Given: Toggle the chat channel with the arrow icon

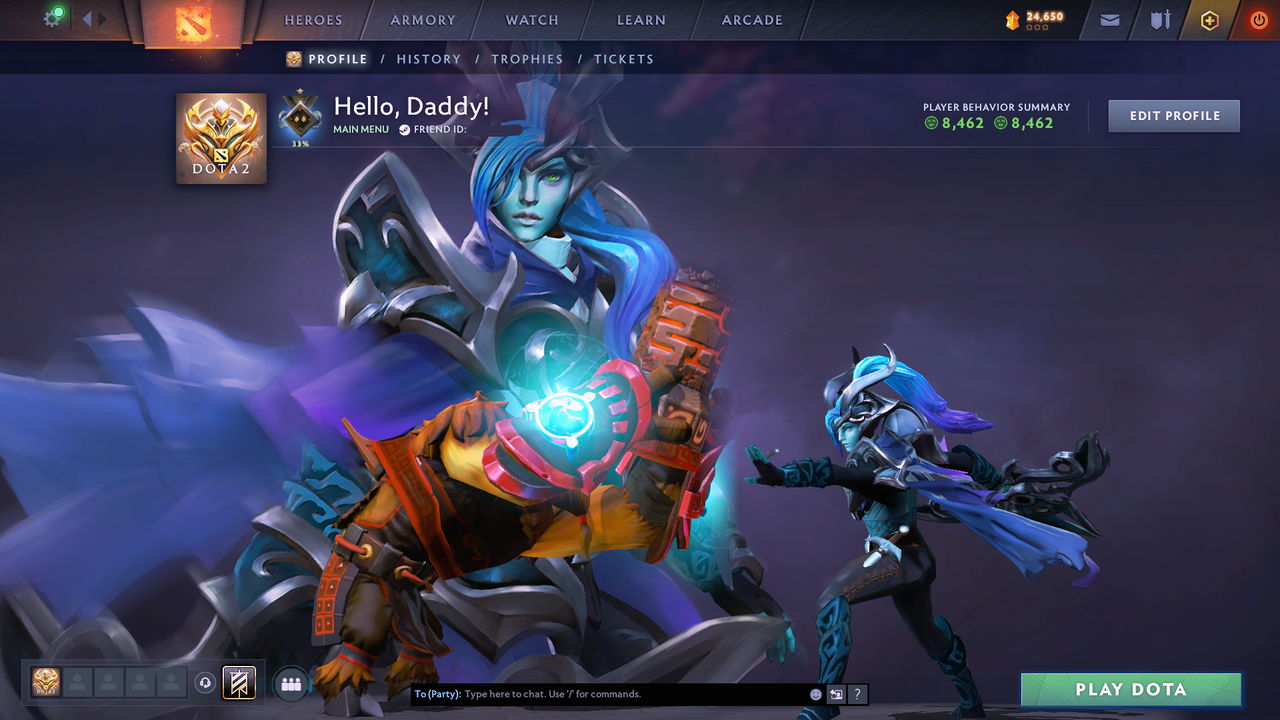Looking at the screenshot, I should [x=836, y=693].
